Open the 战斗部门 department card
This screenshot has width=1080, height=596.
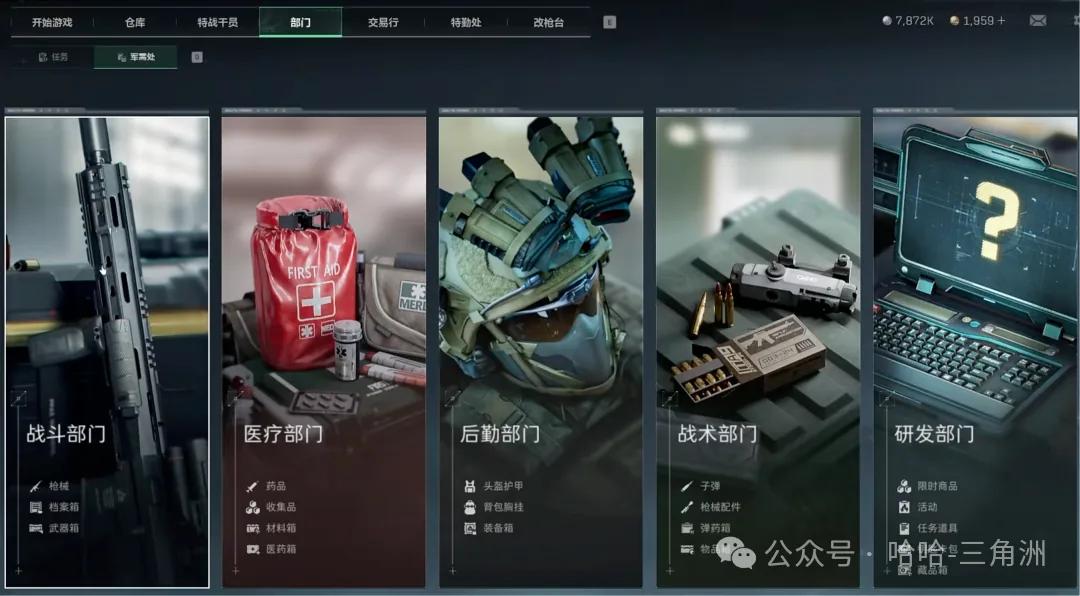tap(107, 351)
